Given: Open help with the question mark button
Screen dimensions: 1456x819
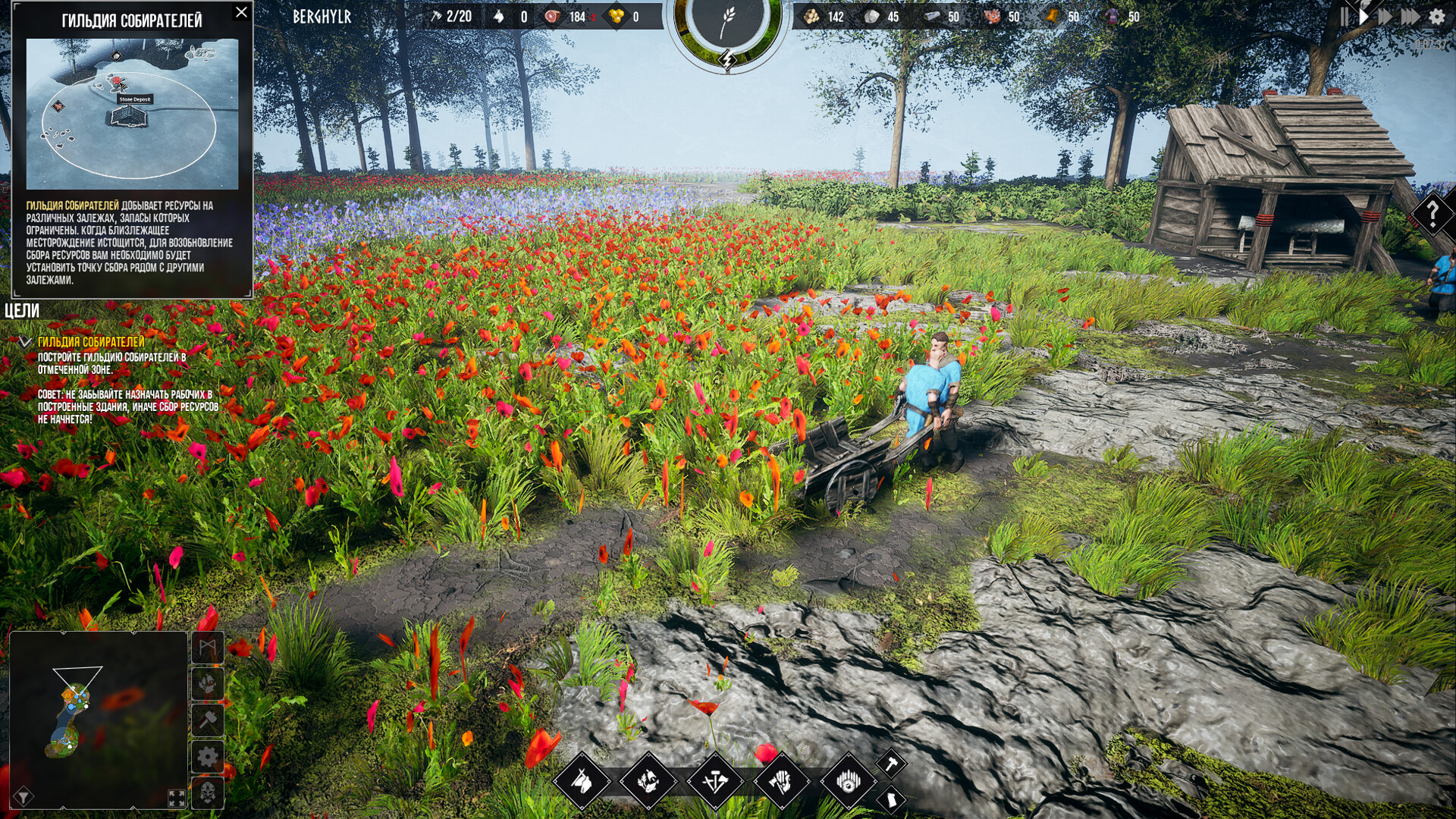Looking at the screenshot, I should (x=1432, y=214).
